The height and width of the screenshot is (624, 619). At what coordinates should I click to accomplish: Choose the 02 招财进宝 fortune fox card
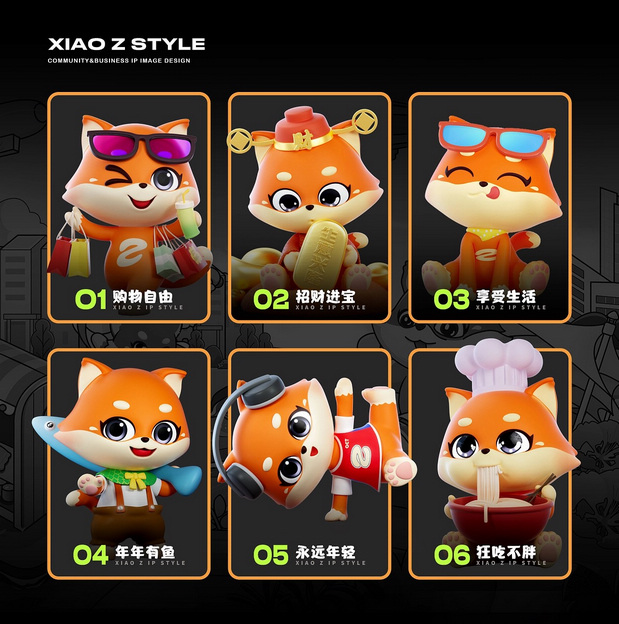point(309,208)
